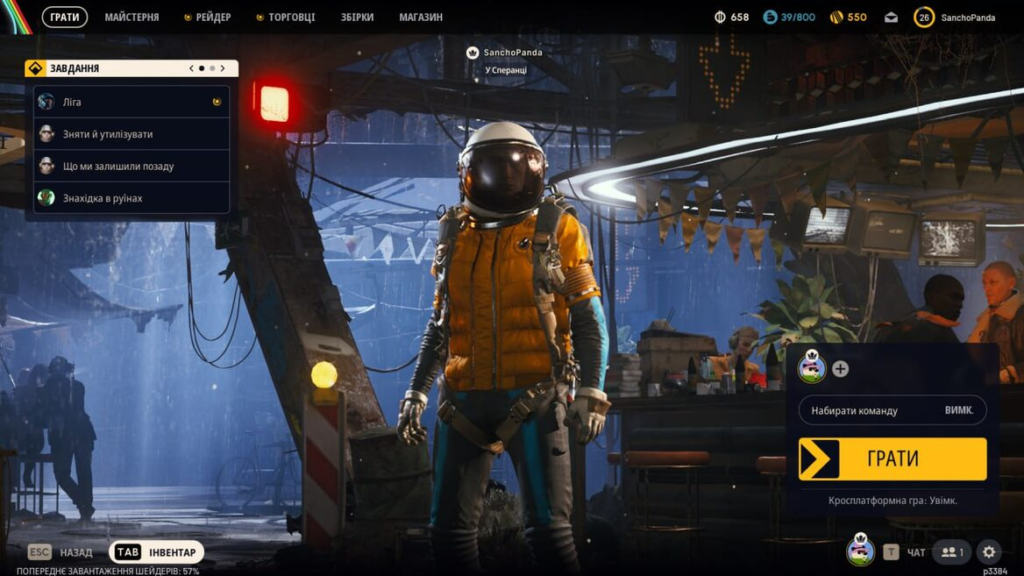Screen dimensions: 1024x576
Task: Open the settings gear icon
Action: click(x=988, y=551)
